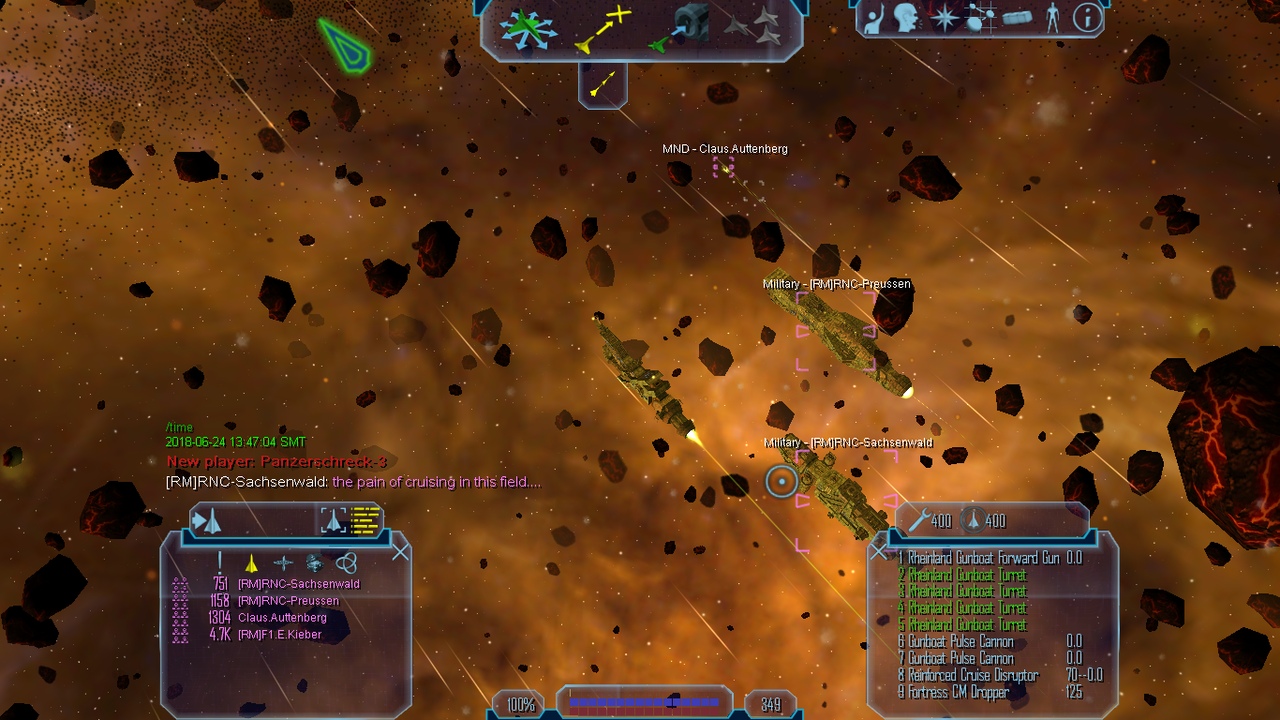This screenshot has height=720, width=1280.
Task: Target [RM]RNC-Sachsenwald in the contact list
Action: tap(298, 584)
